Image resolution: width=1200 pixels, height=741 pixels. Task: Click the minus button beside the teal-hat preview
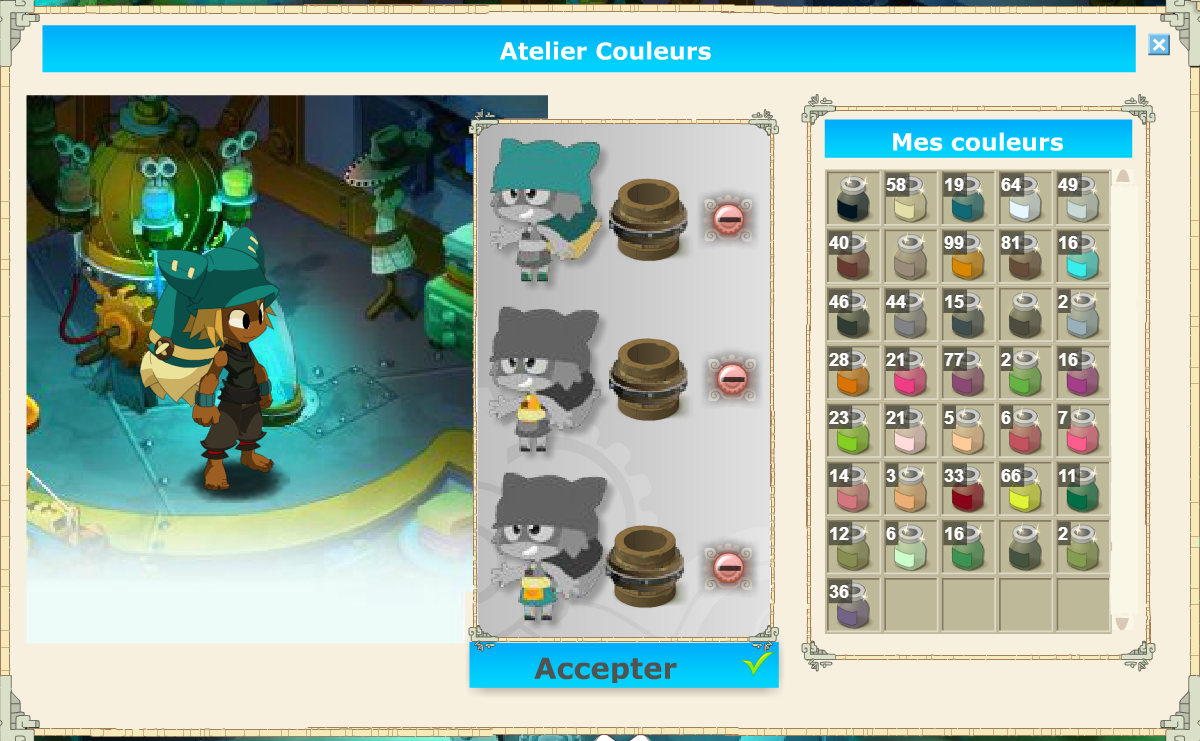coord(727,217)
